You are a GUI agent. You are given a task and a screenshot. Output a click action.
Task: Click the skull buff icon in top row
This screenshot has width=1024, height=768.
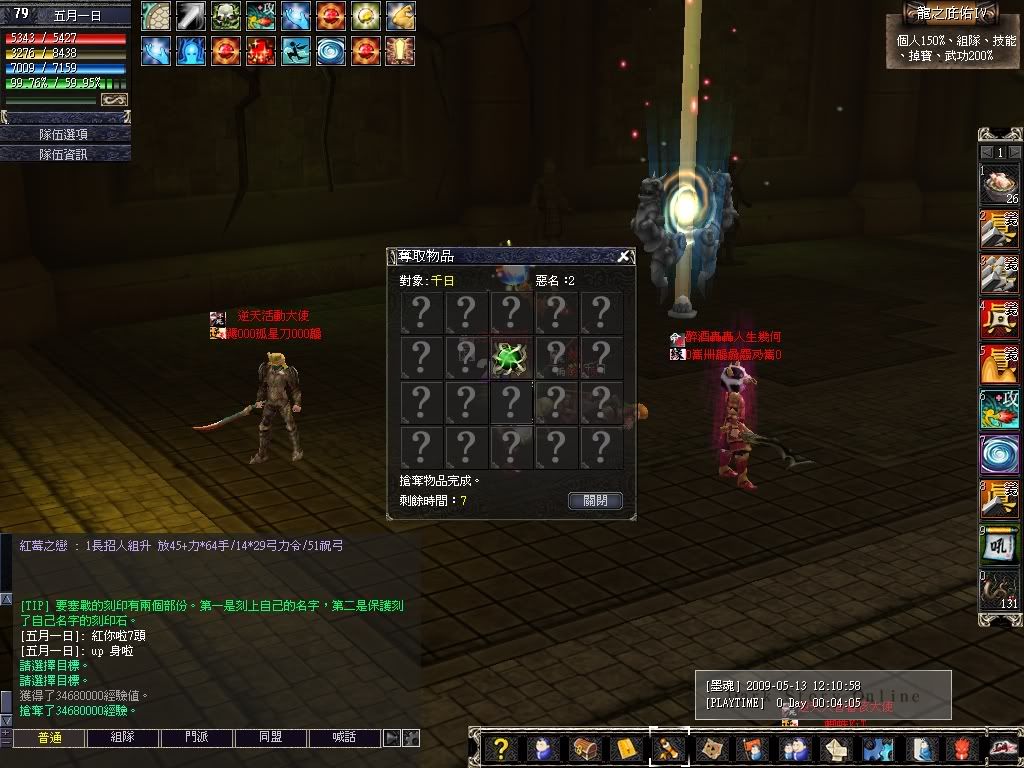(x=226, y=16)
